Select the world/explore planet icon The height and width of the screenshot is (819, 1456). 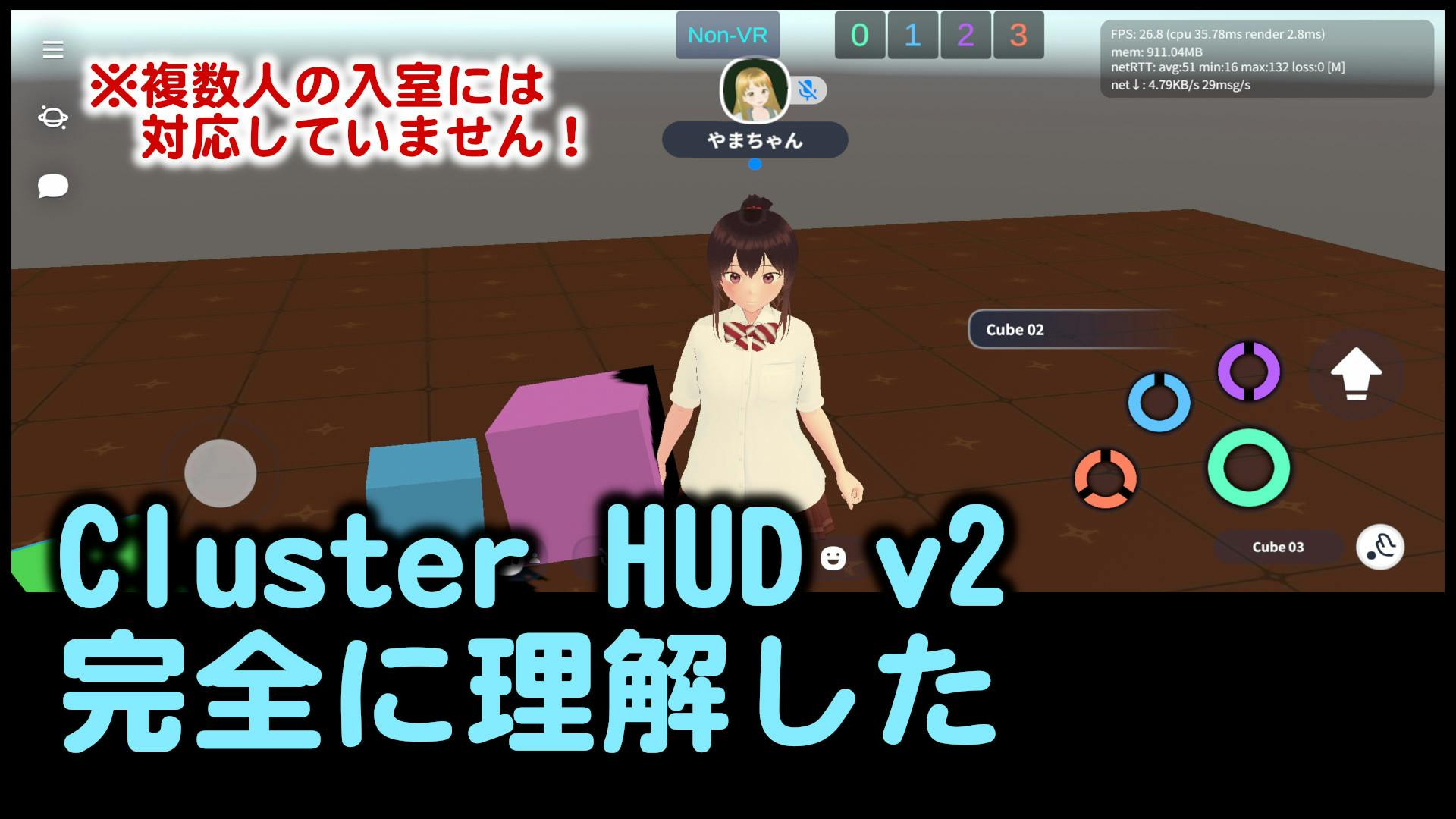[x=53, y=118]
